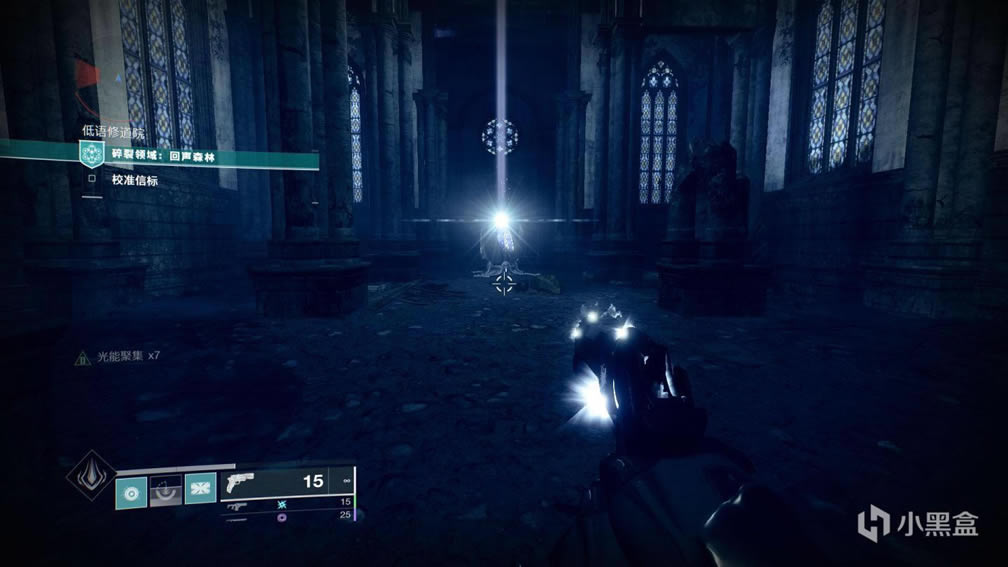Click the class ability icon on cooldown
The image size is (1008, 567).
point(166,492)
